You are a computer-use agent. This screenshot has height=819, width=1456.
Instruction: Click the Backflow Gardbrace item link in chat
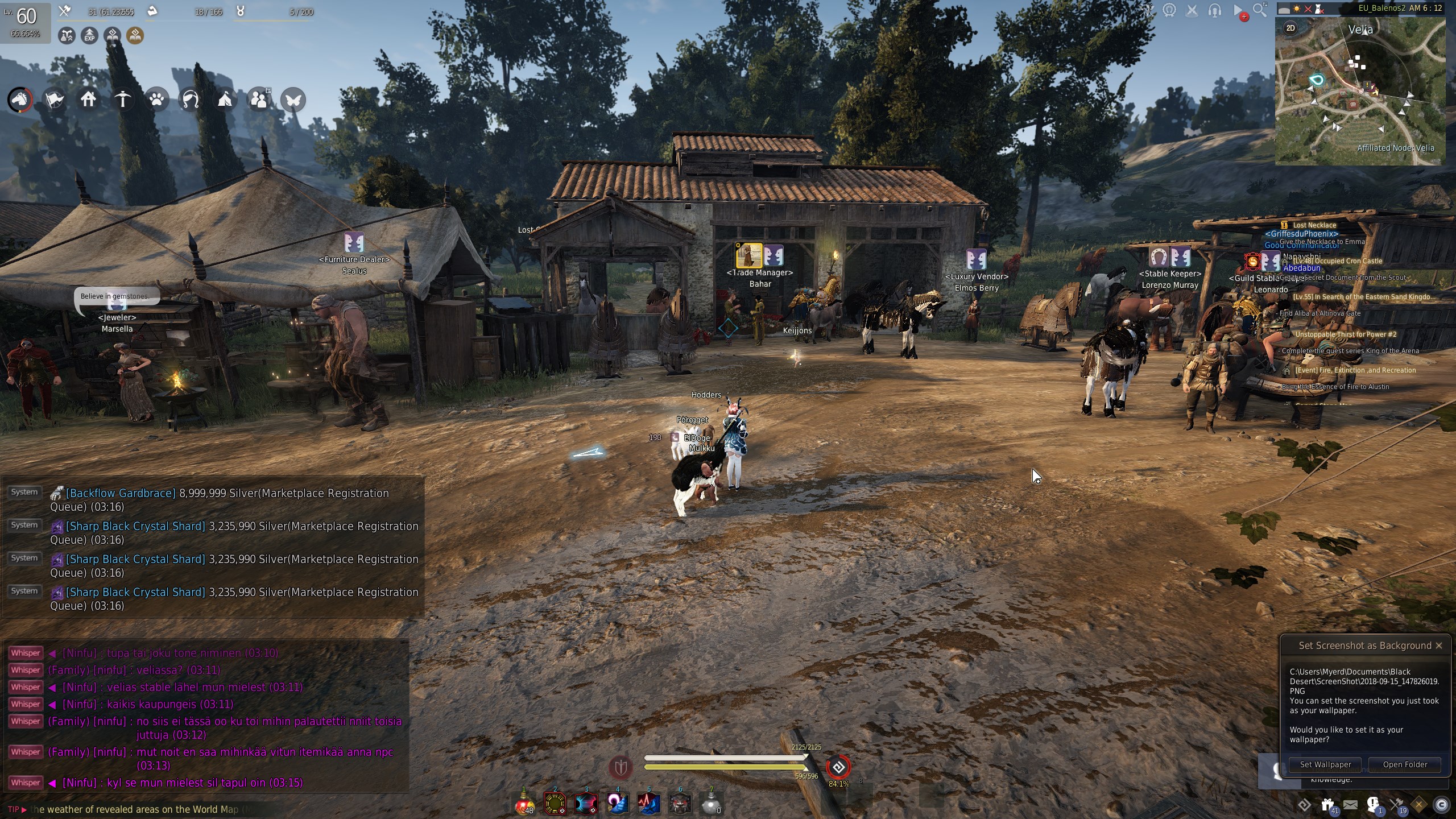tap(121, 493)
